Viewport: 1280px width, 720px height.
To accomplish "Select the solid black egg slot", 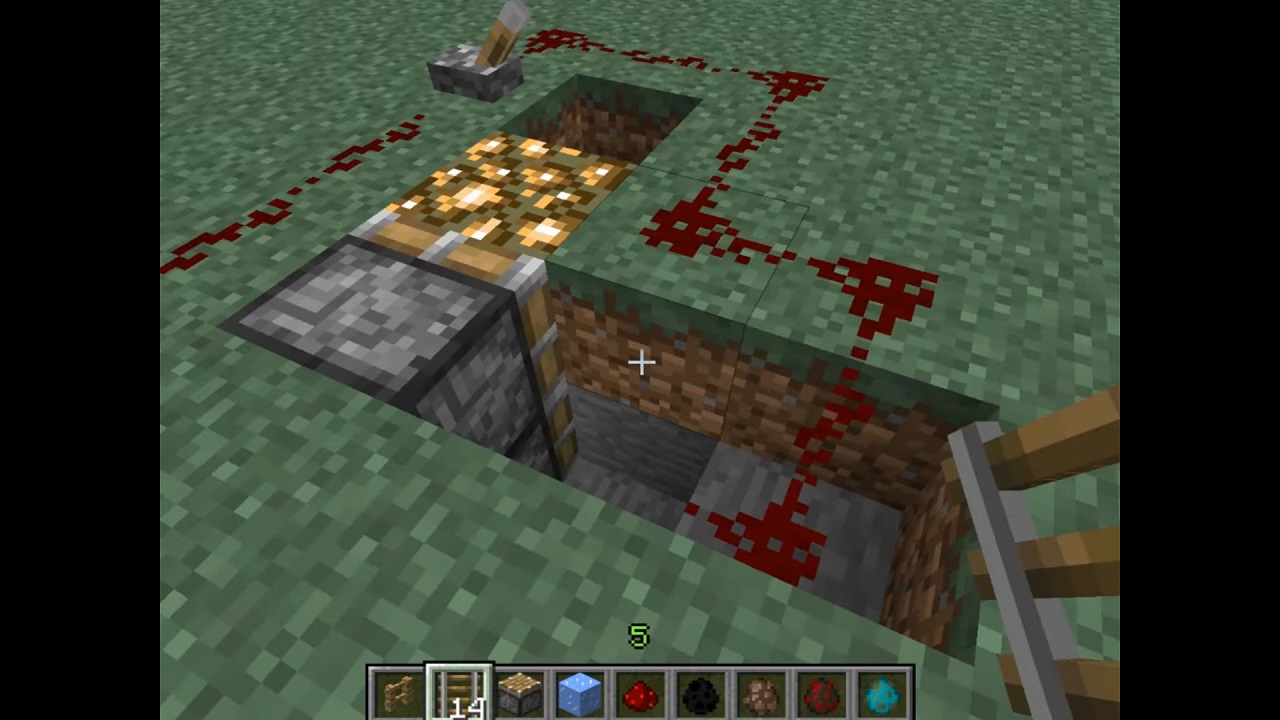I will [x=701, y=694].
